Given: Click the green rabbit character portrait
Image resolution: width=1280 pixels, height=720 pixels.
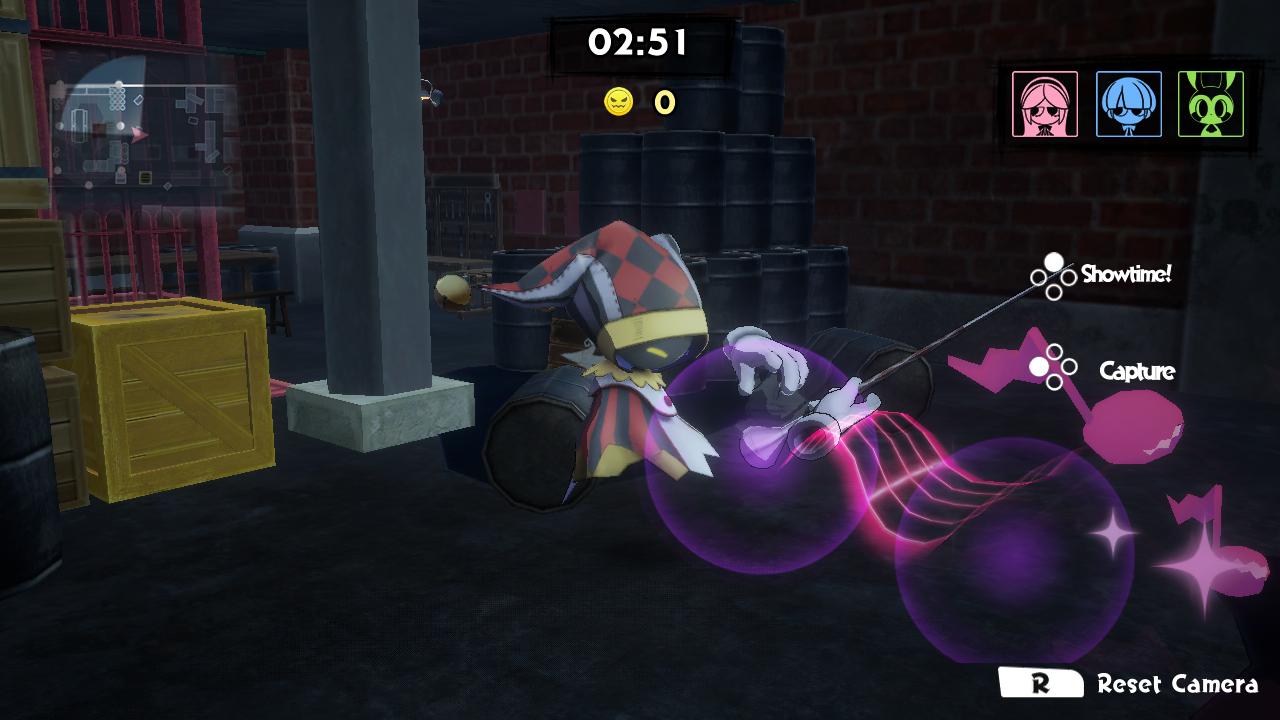Looking at the screenshot, I should click(1210, 104).
